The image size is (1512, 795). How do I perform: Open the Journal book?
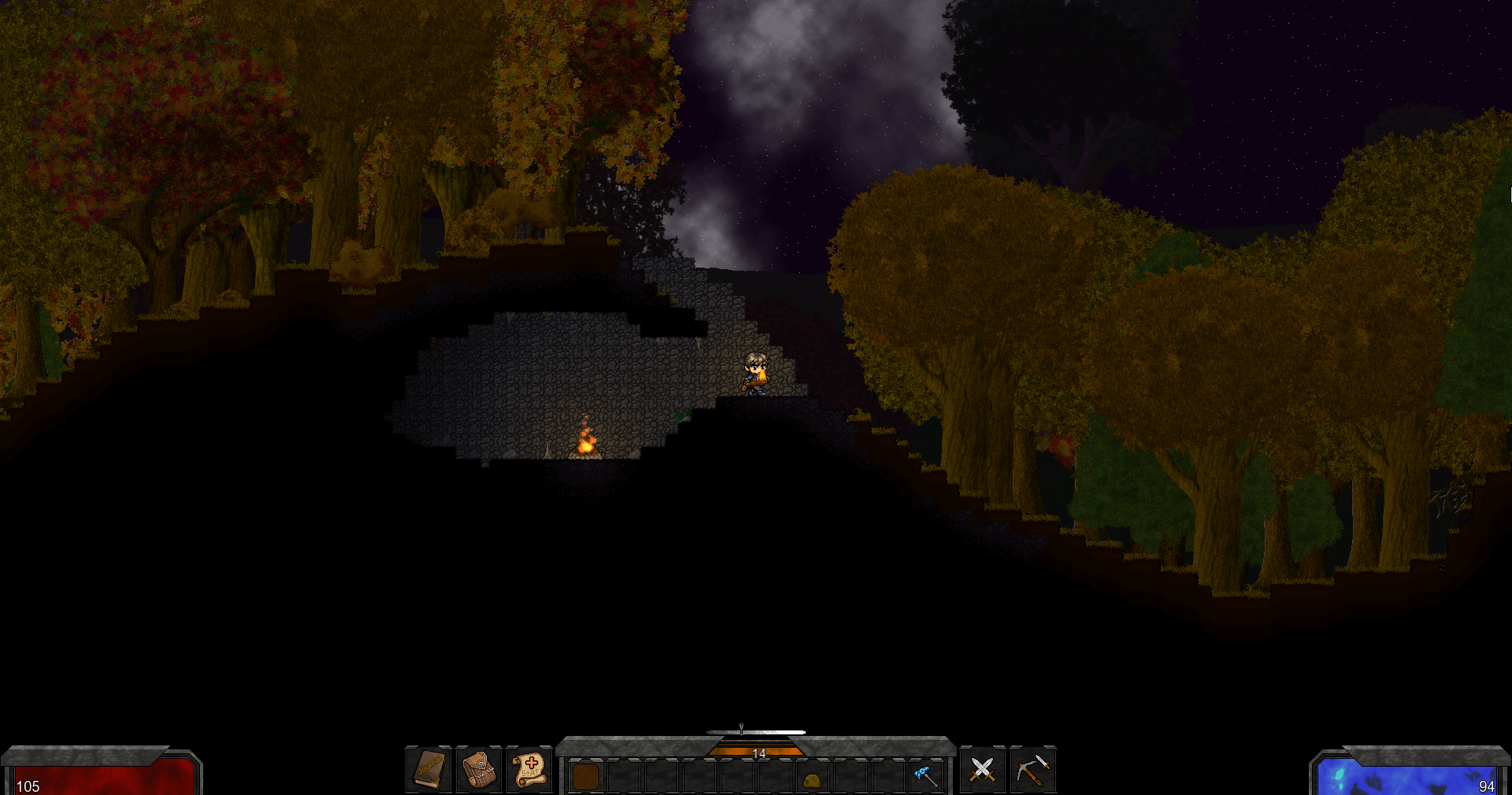tap(429, 768)
